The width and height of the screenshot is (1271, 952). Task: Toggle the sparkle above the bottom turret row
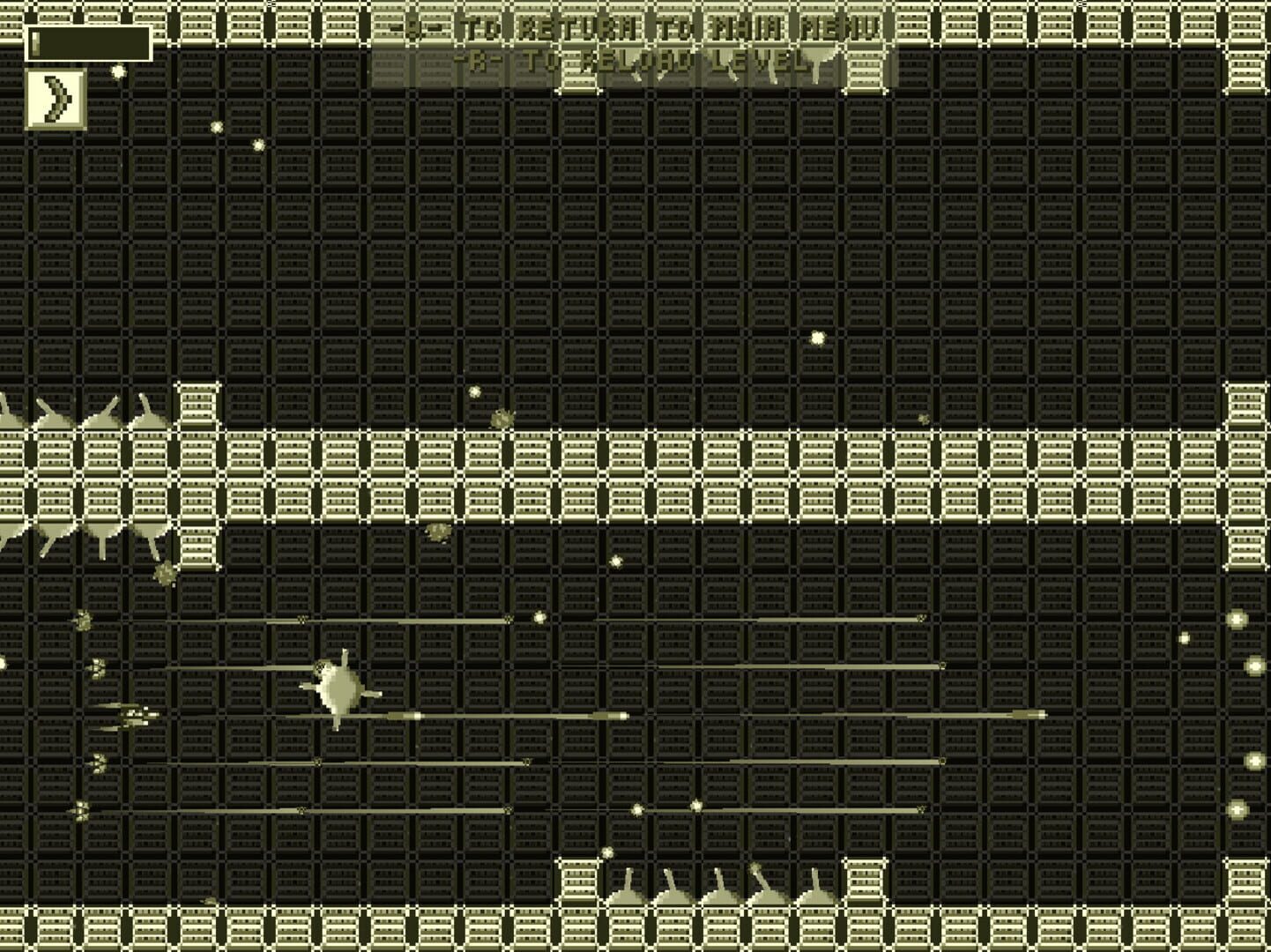point(606,852)
